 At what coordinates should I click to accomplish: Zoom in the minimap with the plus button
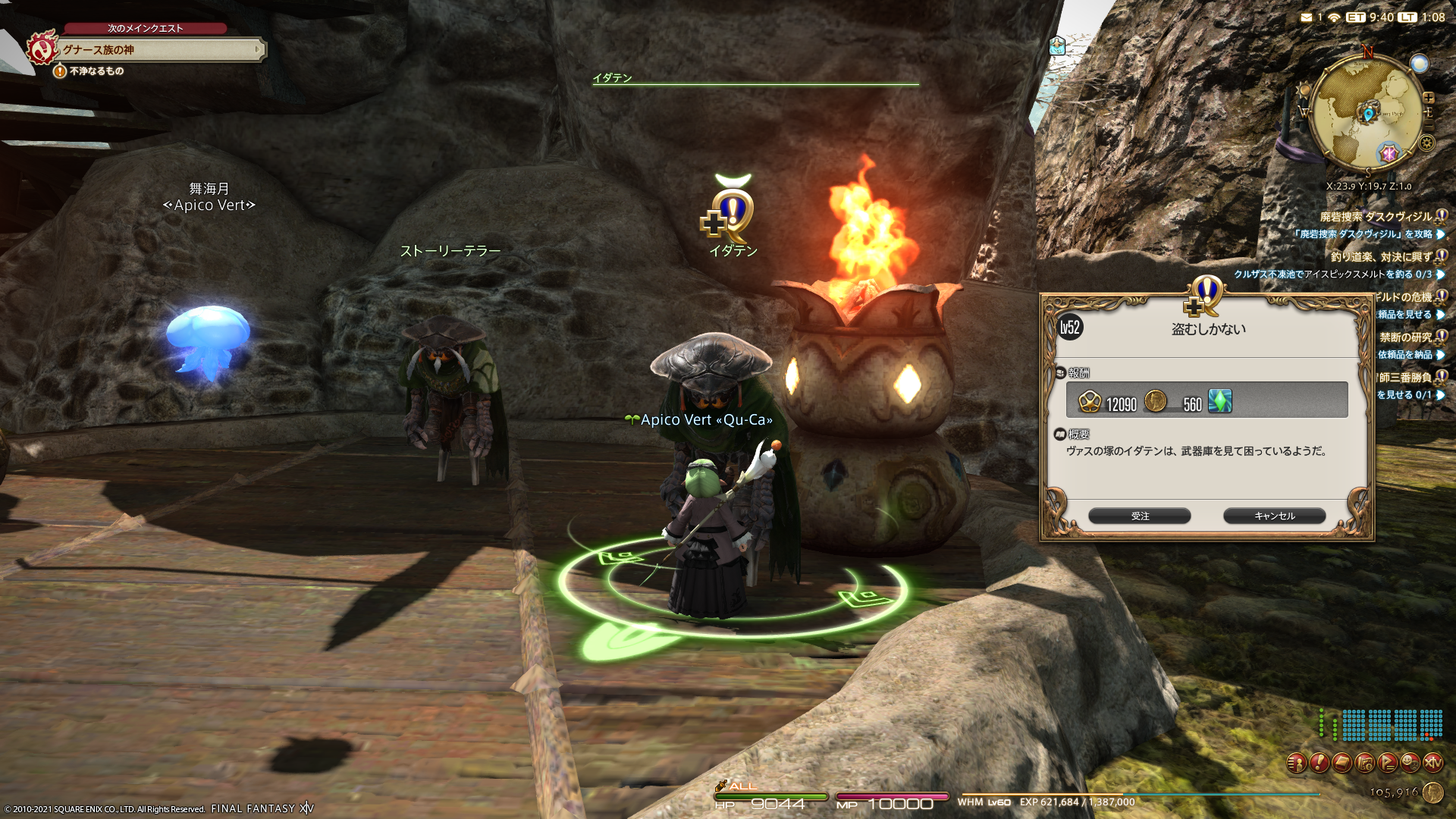coord(1429,98)
